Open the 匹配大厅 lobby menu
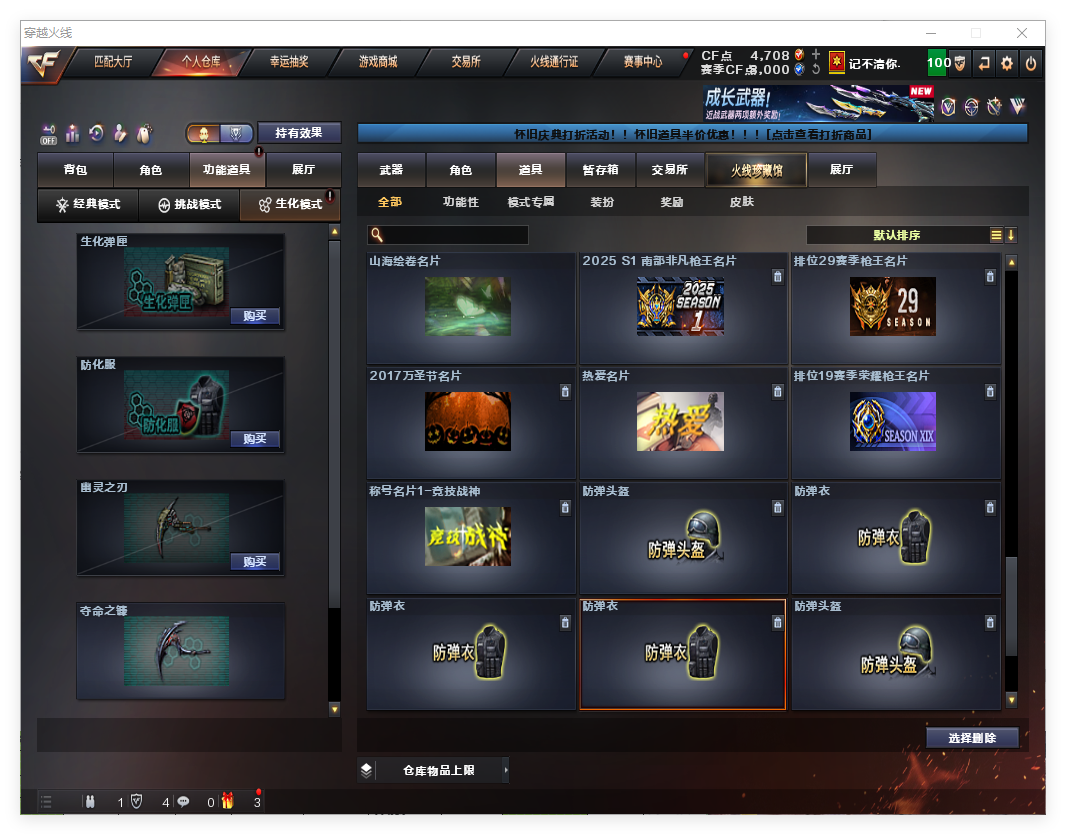Viewport: 1066px width, 835px height. click(x=113, y=62)
